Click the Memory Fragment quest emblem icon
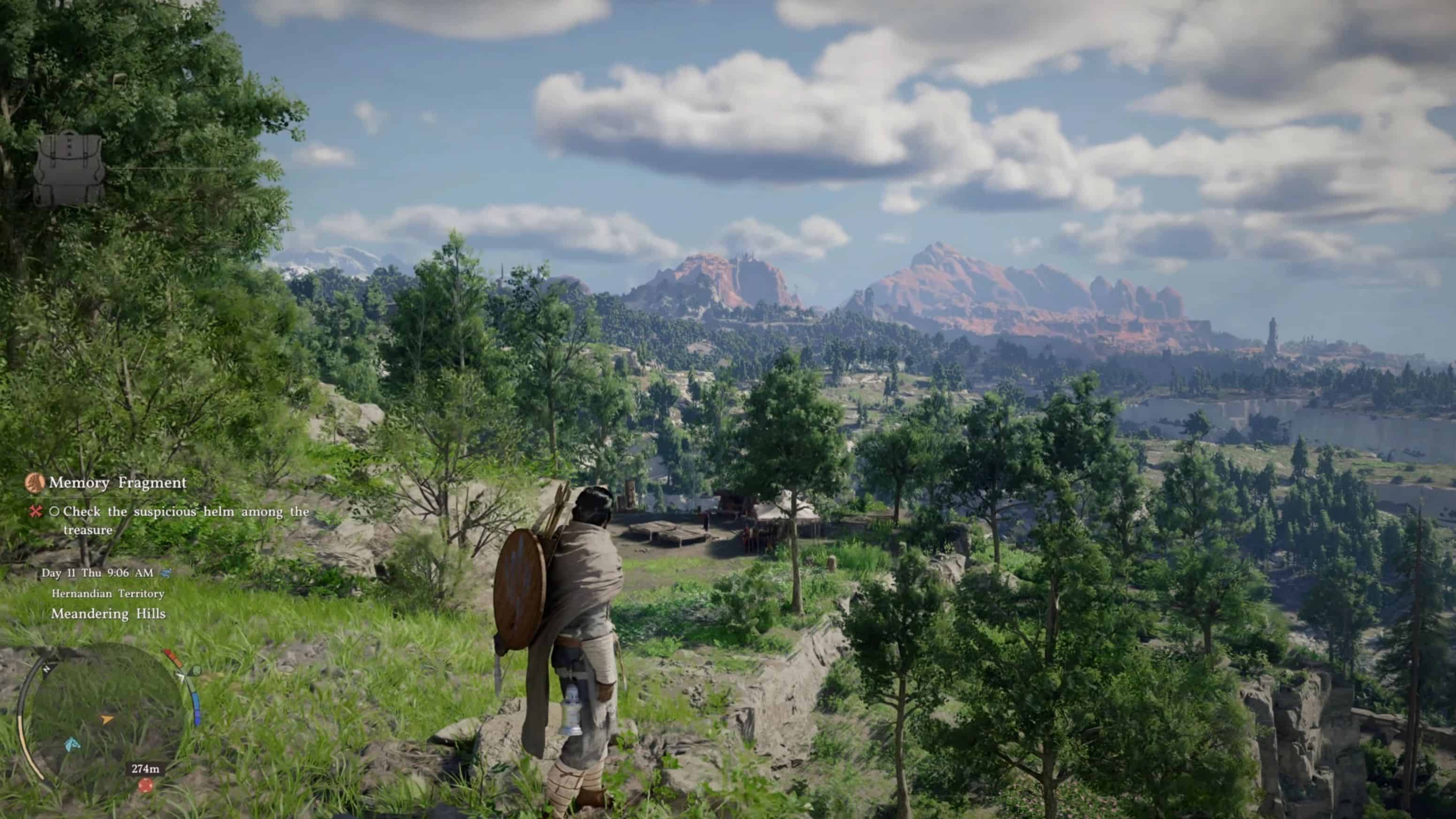The image size is (1456, 819). point(35,482)
